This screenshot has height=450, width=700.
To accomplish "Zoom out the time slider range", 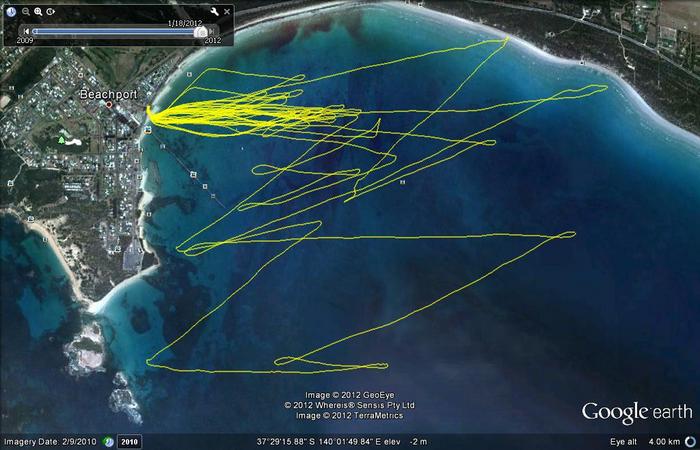I will [26, 11].
